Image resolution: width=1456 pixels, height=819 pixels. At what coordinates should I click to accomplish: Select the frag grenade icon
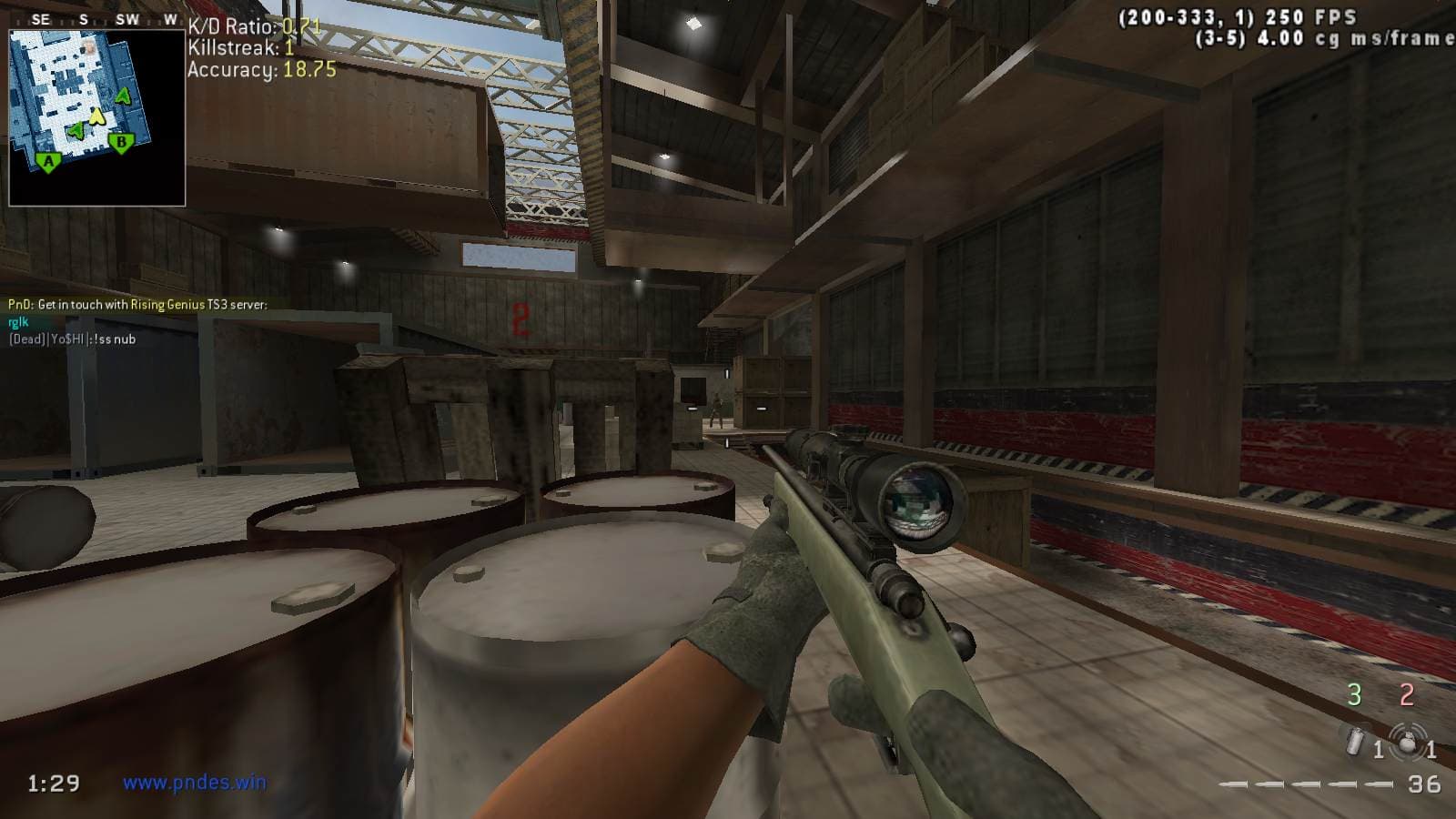[1408, 743]
